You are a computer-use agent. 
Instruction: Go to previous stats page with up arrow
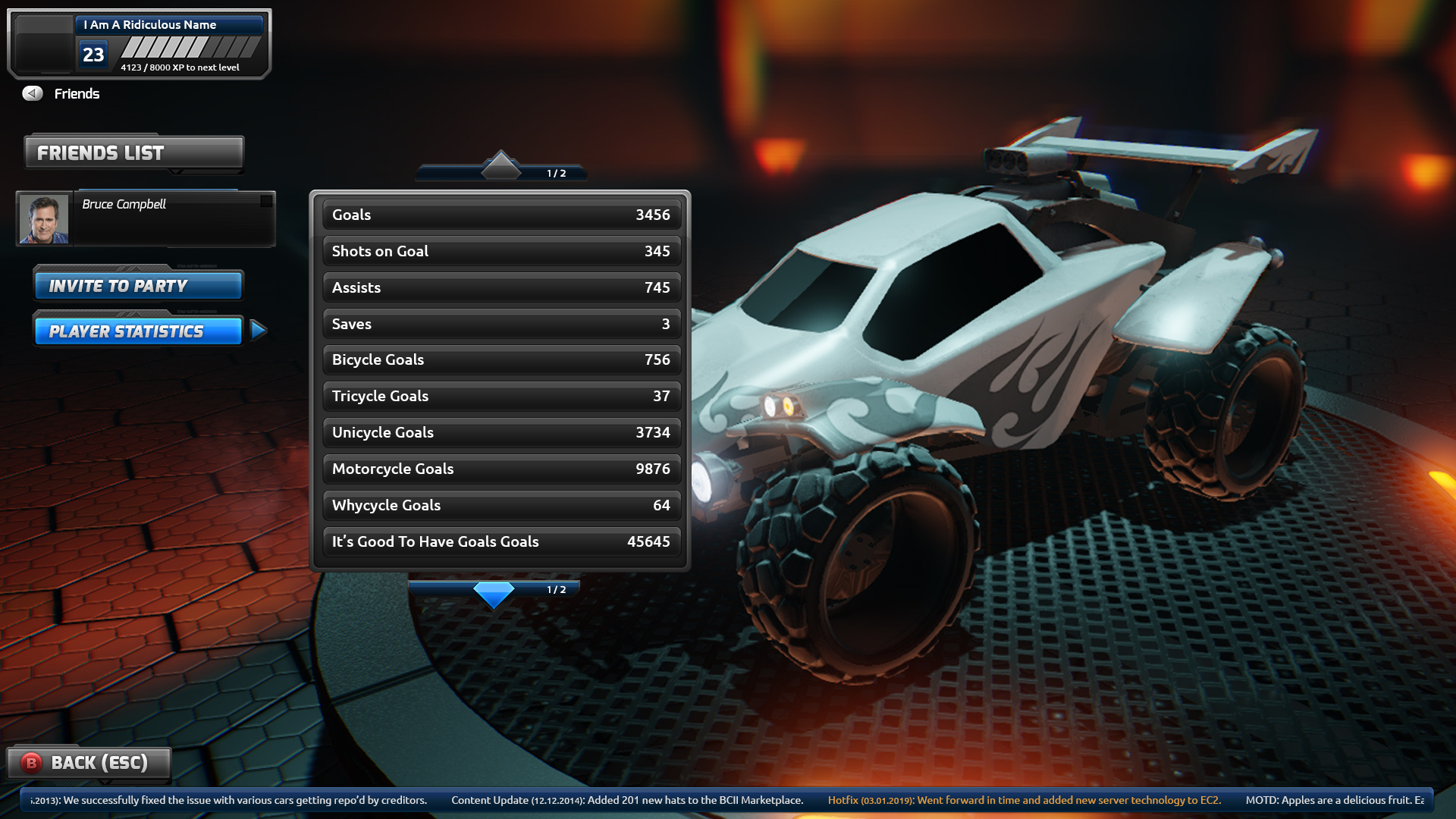click(x=500, y=165)
